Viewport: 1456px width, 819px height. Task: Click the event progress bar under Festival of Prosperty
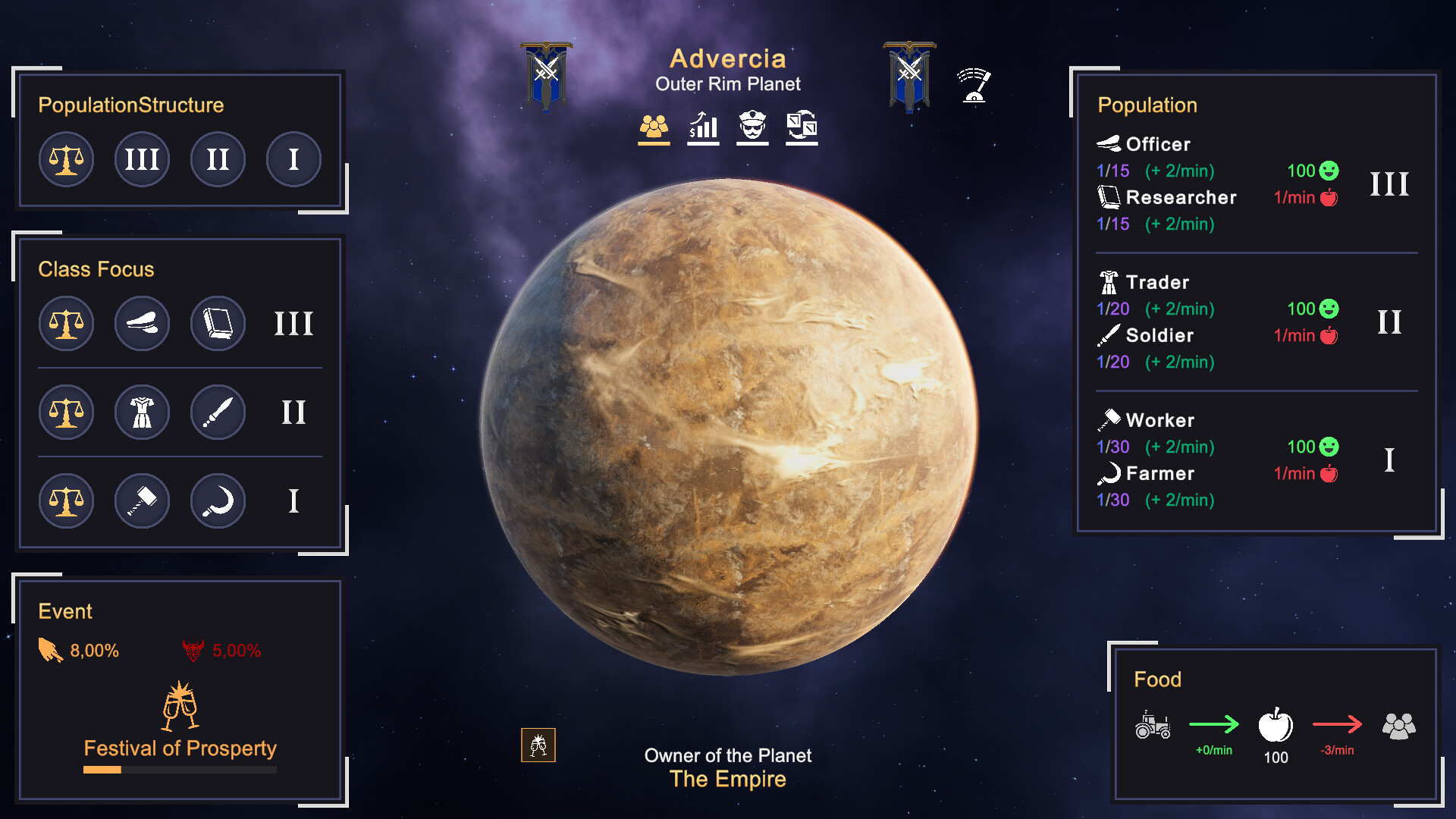180,770
